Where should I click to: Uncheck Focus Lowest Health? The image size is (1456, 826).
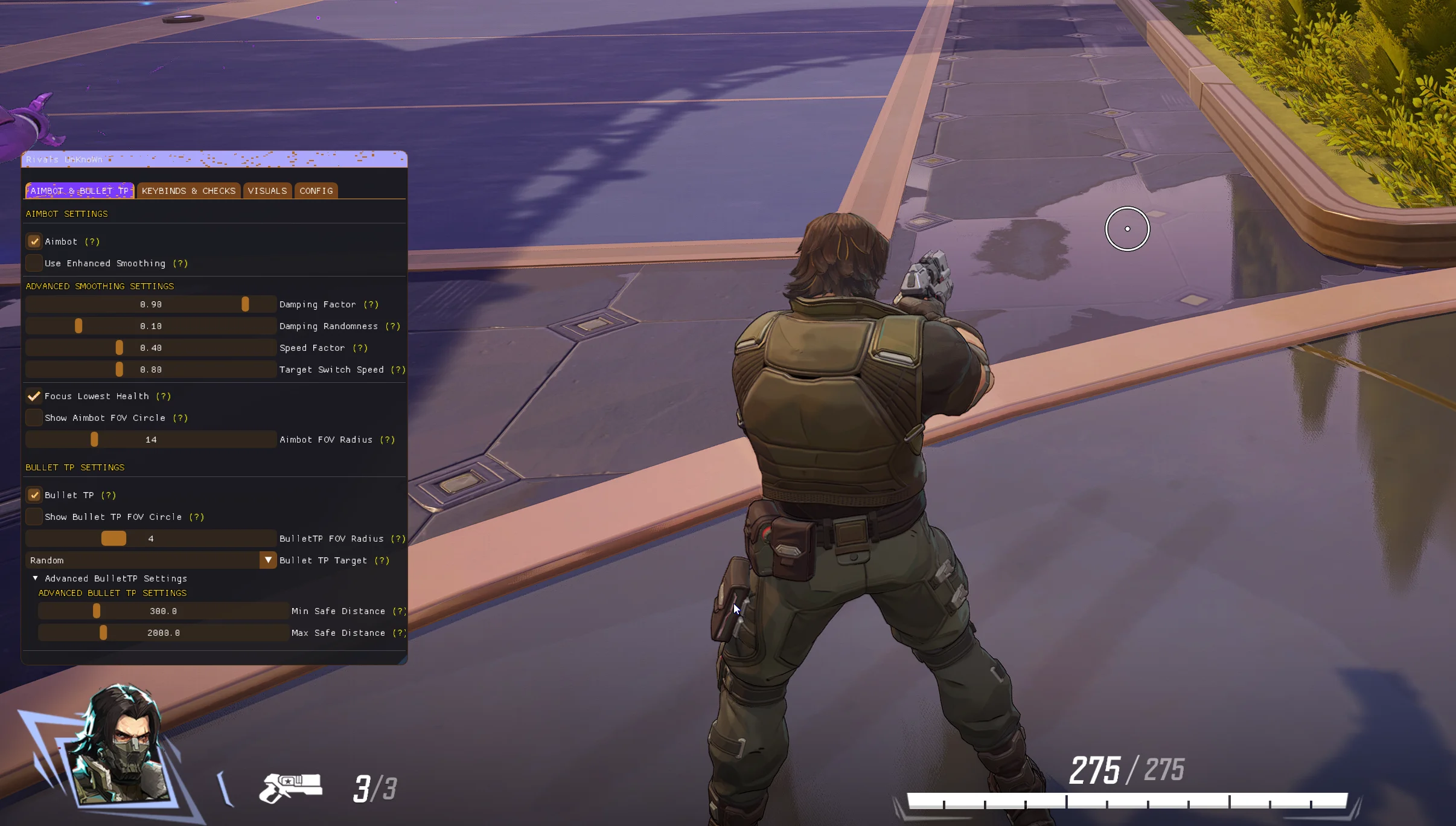tap(34, 396)
